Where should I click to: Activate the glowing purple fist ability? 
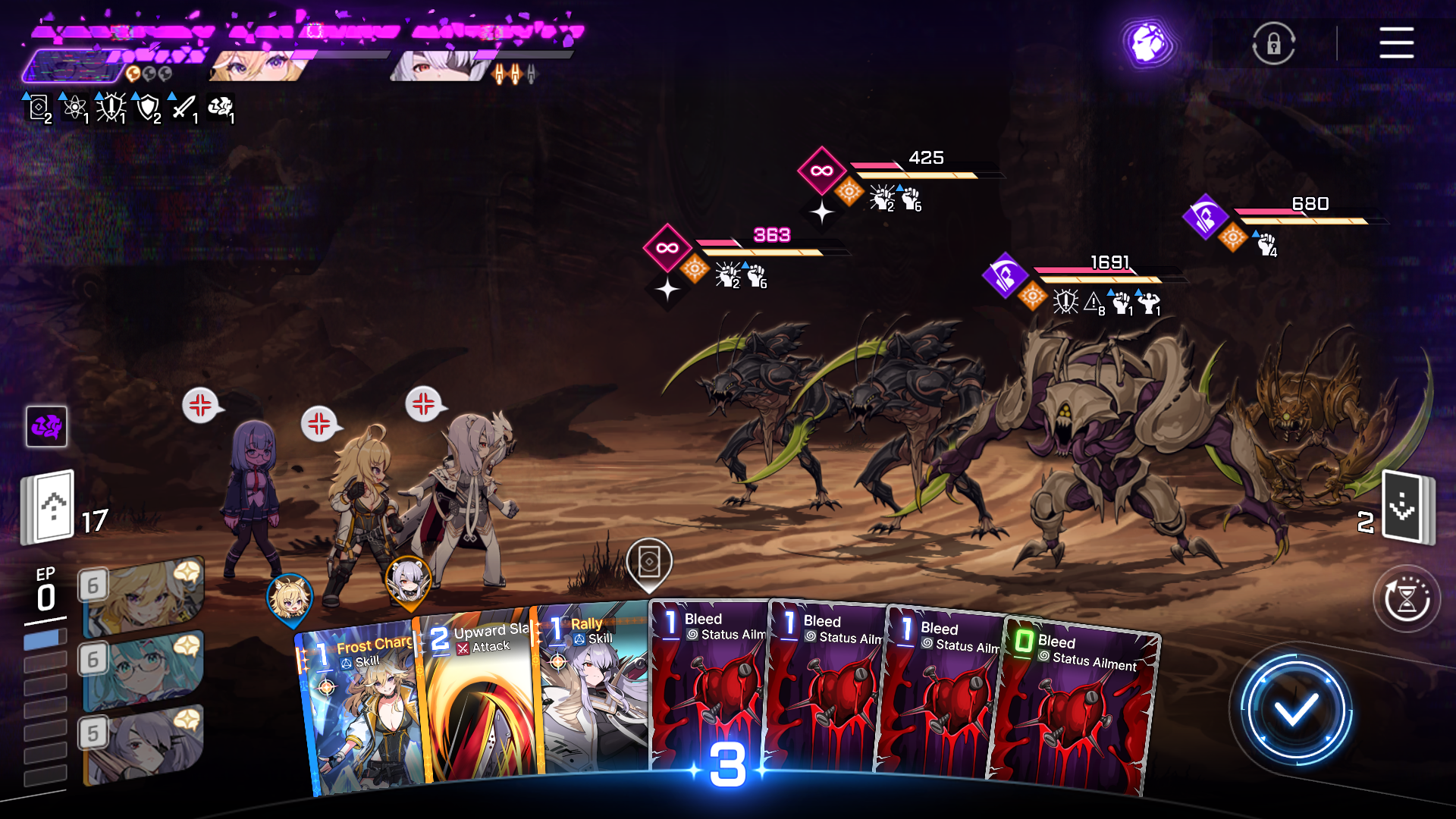pos(1148,43)
